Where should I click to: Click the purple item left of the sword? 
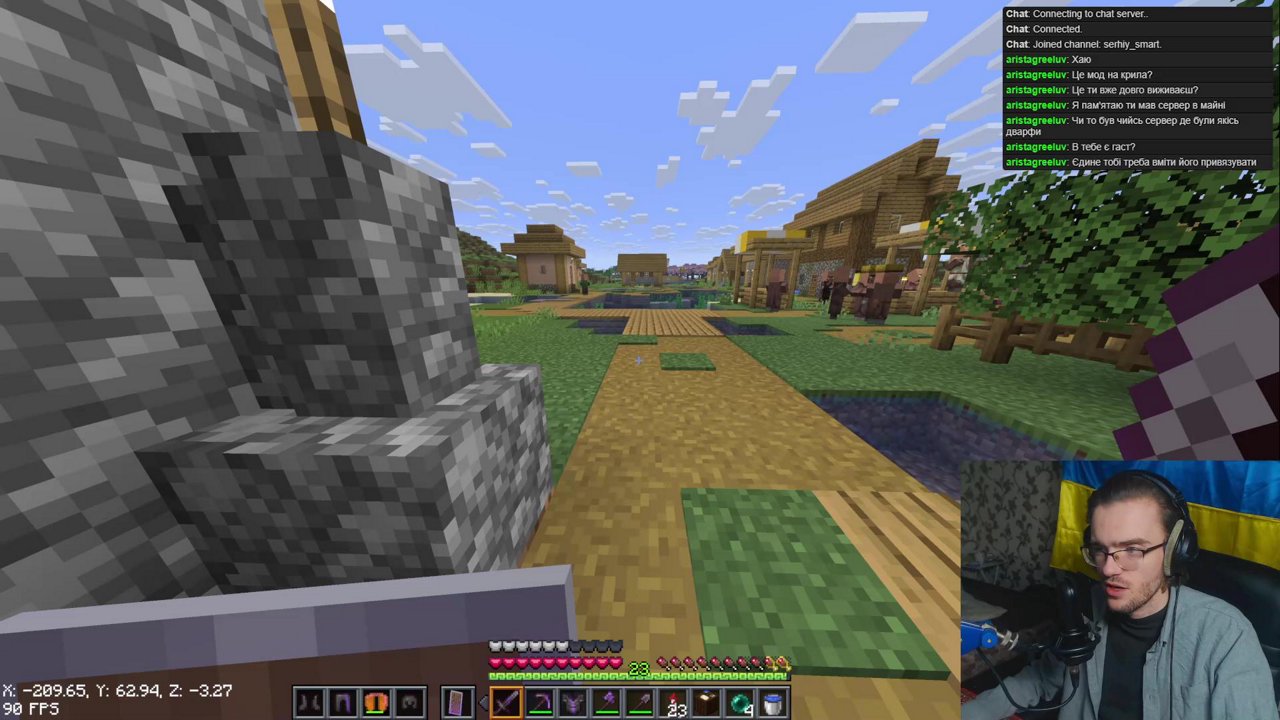(x=455, y=702)
